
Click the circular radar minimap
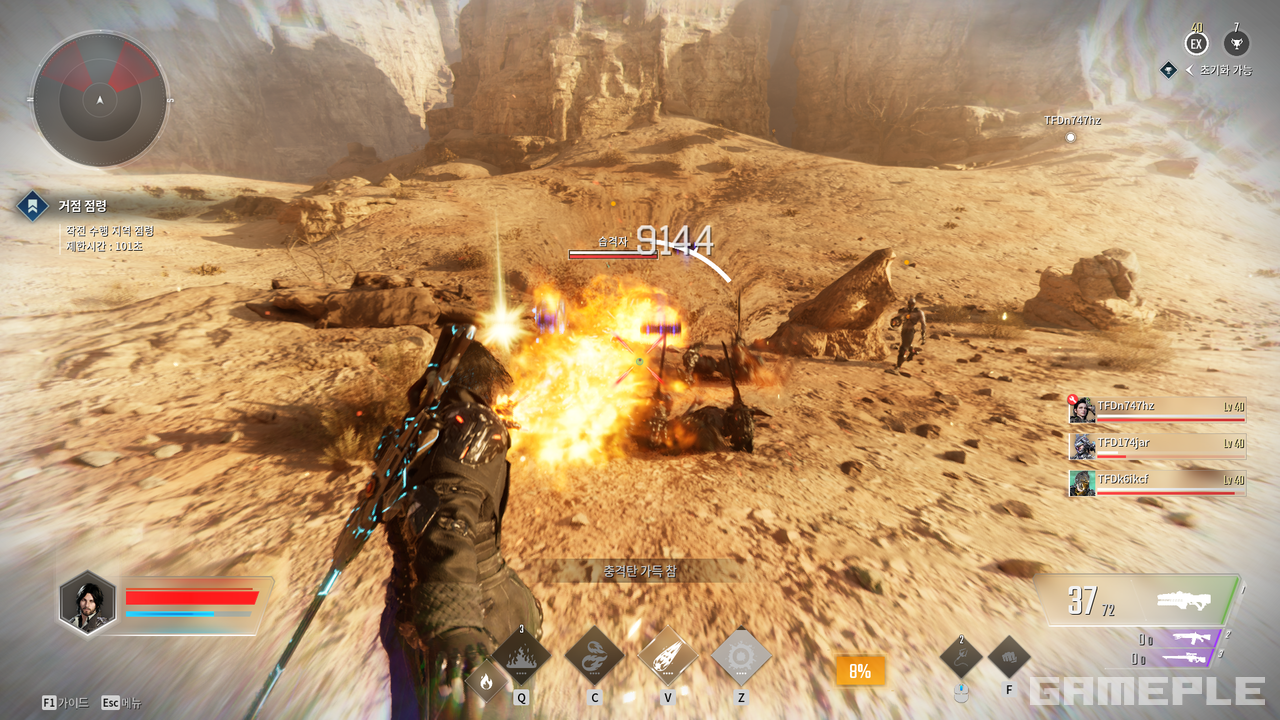[x=99, y=99]
